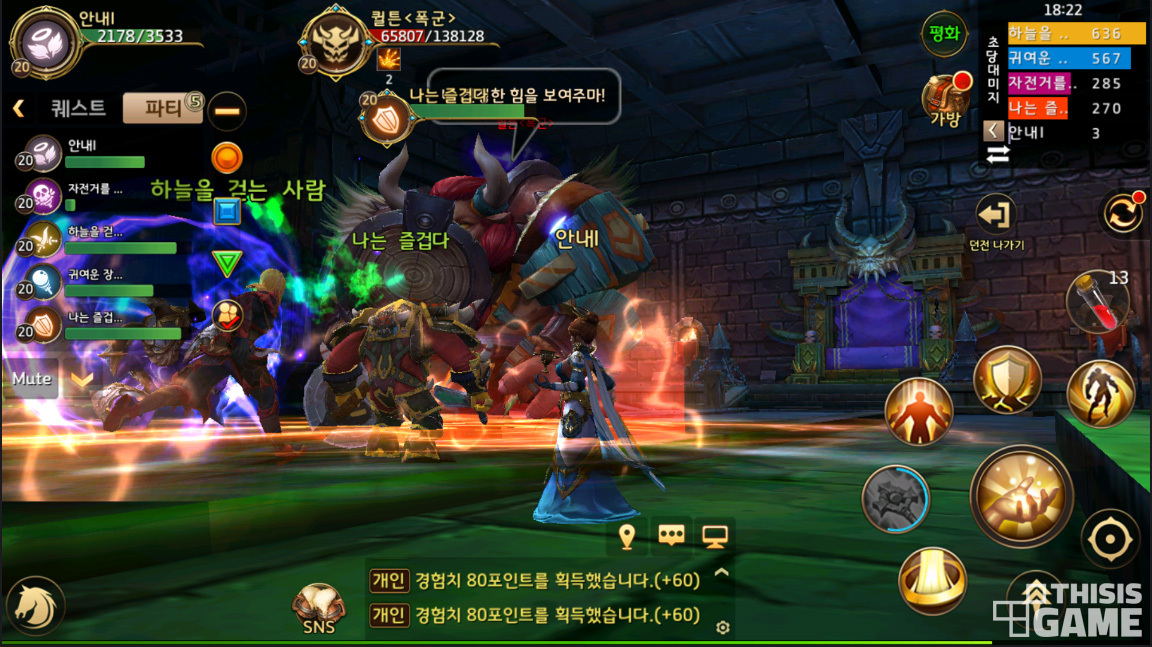Image resolution: width=1152 pixels, height=647 pixels.
Task: Use the red health potion
Action: pos(1097,301)
